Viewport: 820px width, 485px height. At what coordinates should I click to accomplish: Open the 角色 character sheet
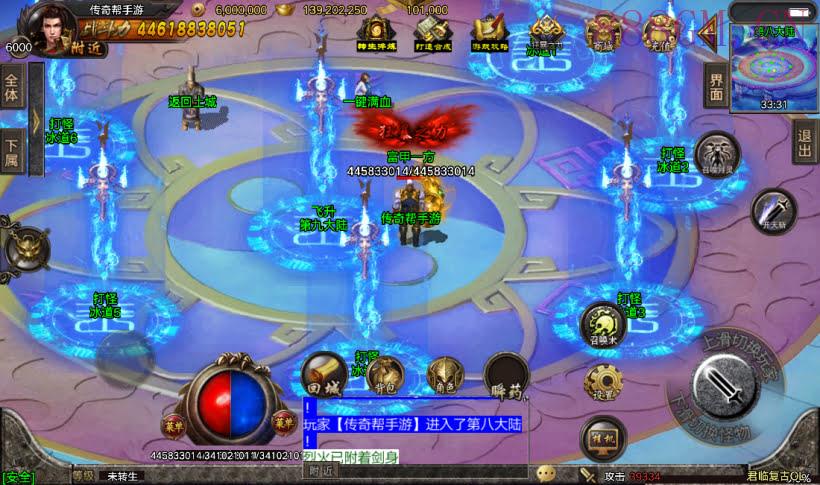coord(444,376)
